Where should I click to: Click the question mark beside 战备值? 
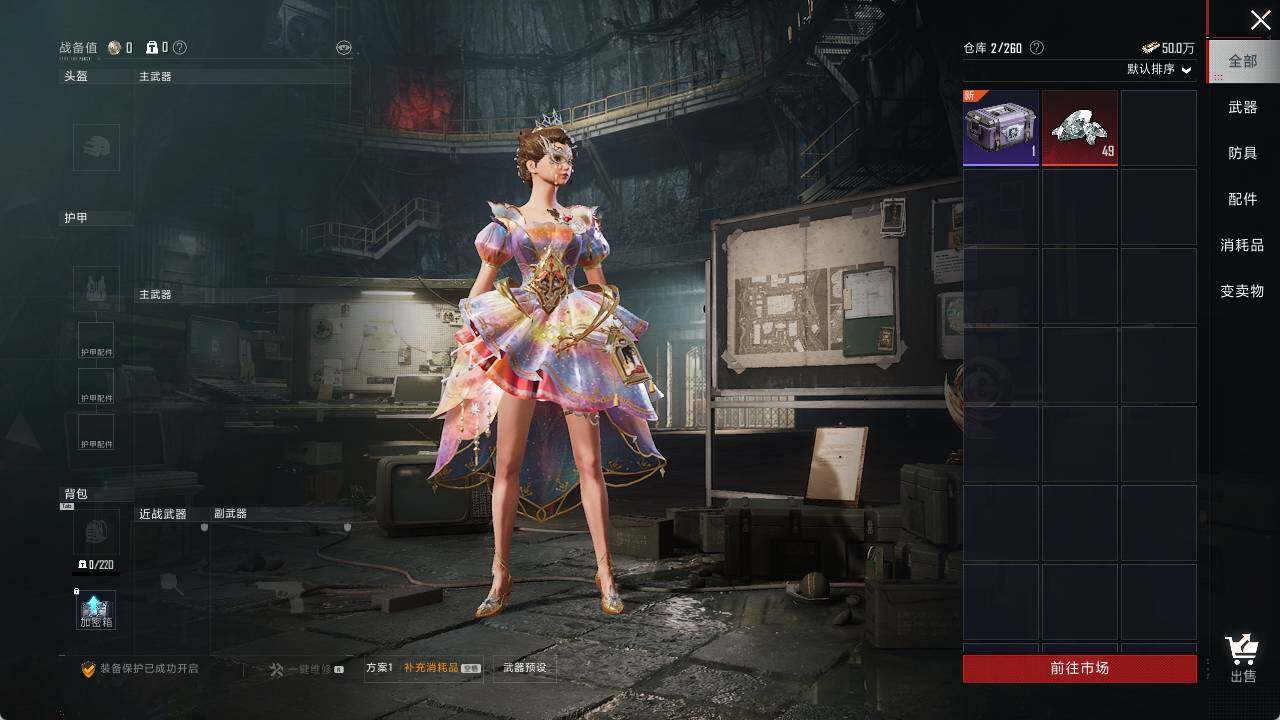180,47
